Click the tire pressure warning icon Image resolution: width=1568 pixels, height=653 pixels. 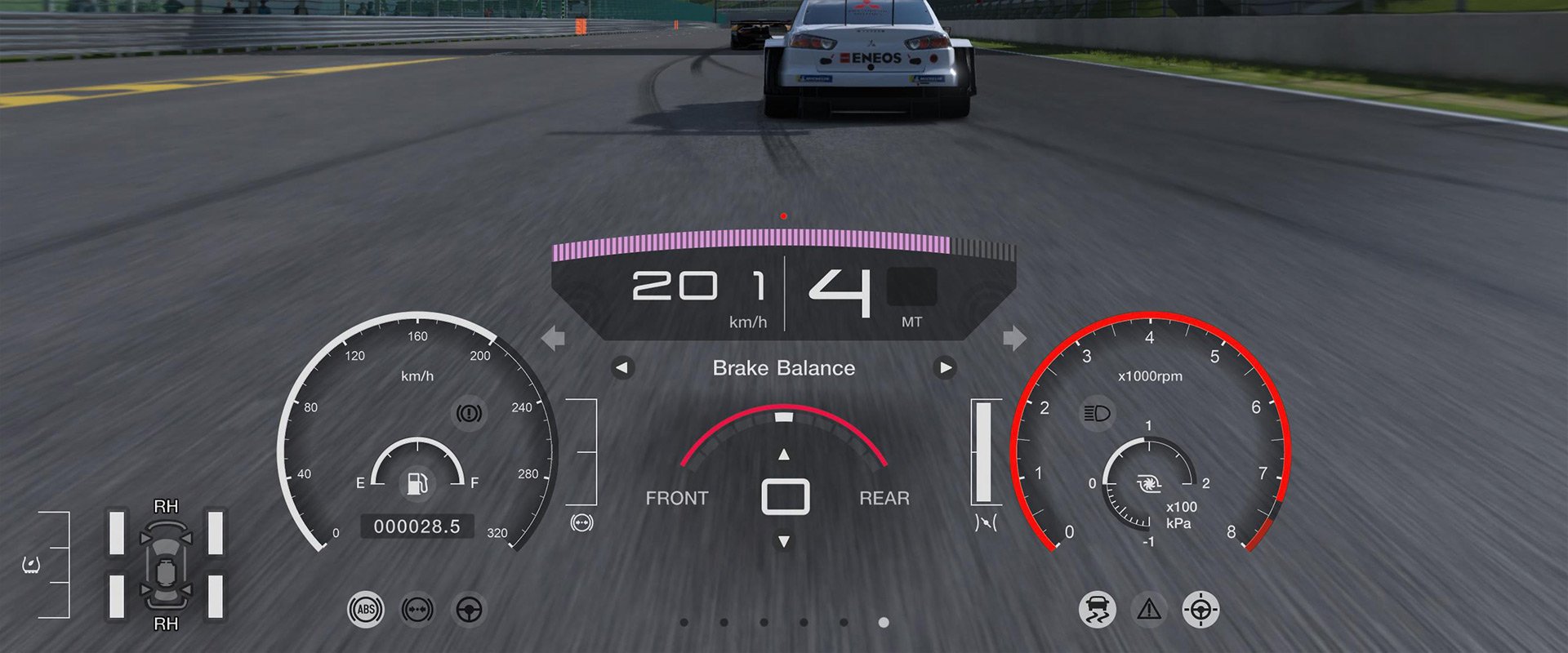pos(32,564)
